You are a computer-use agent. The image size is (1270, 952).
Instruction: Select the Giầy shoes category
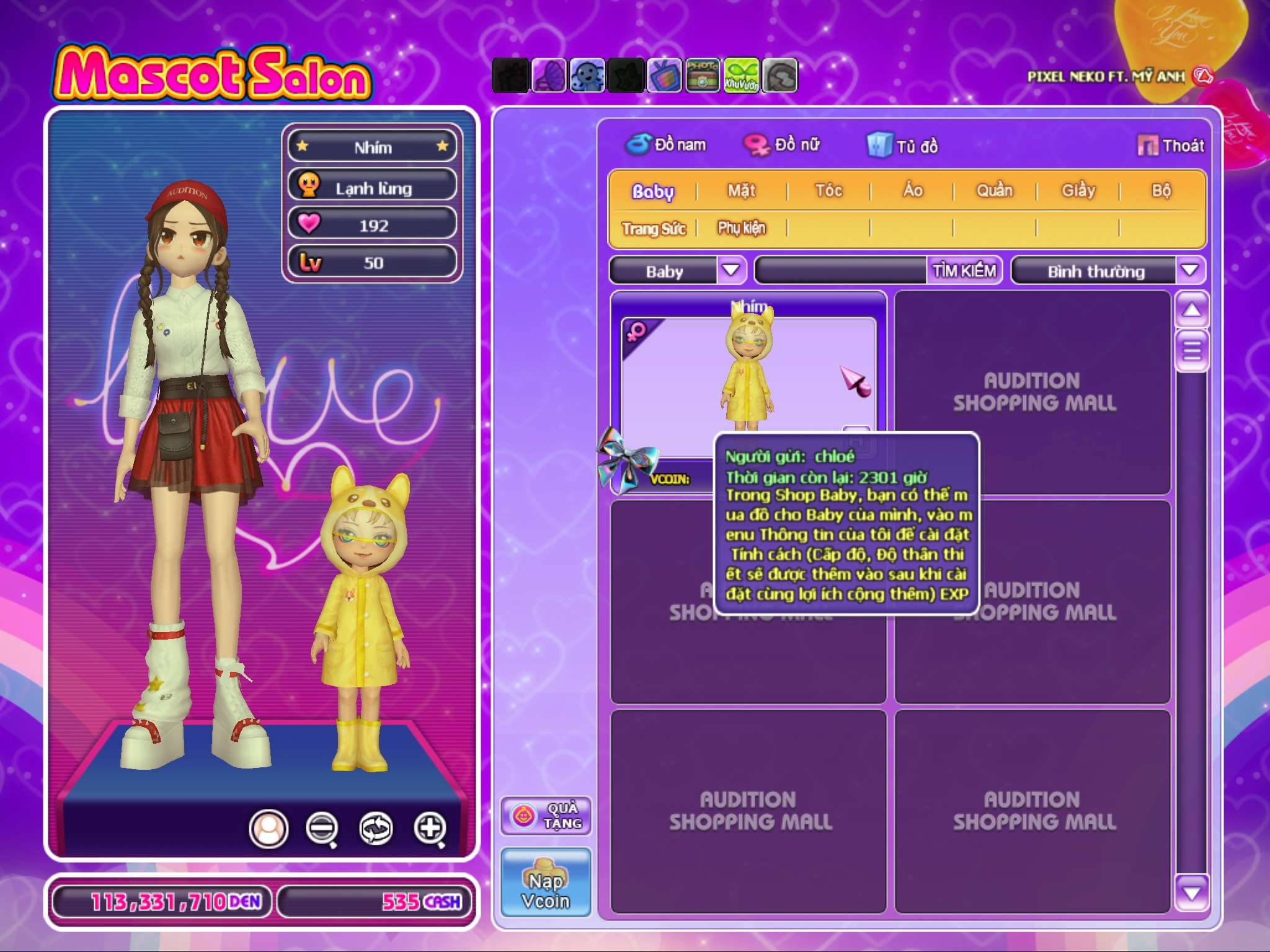pyautogui.click(x=1078, y=190)
